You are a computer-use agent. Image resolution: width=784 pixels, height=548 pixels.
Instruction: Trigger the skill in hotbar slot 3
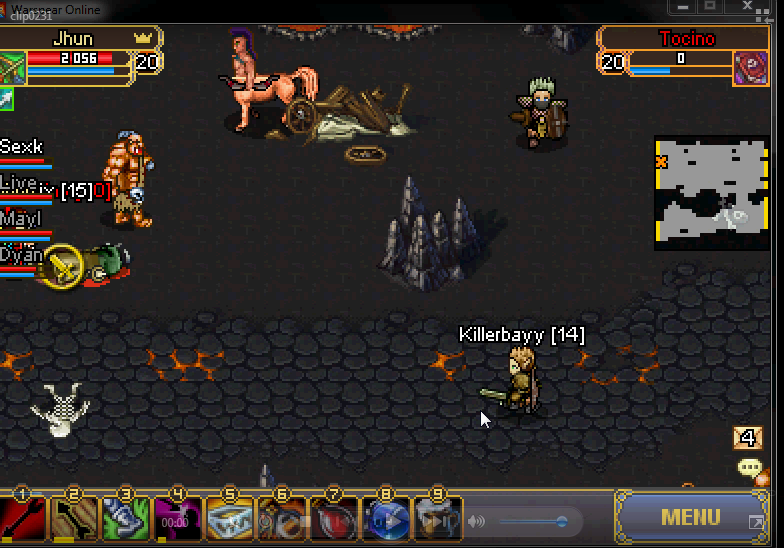(x=127, y=520)
